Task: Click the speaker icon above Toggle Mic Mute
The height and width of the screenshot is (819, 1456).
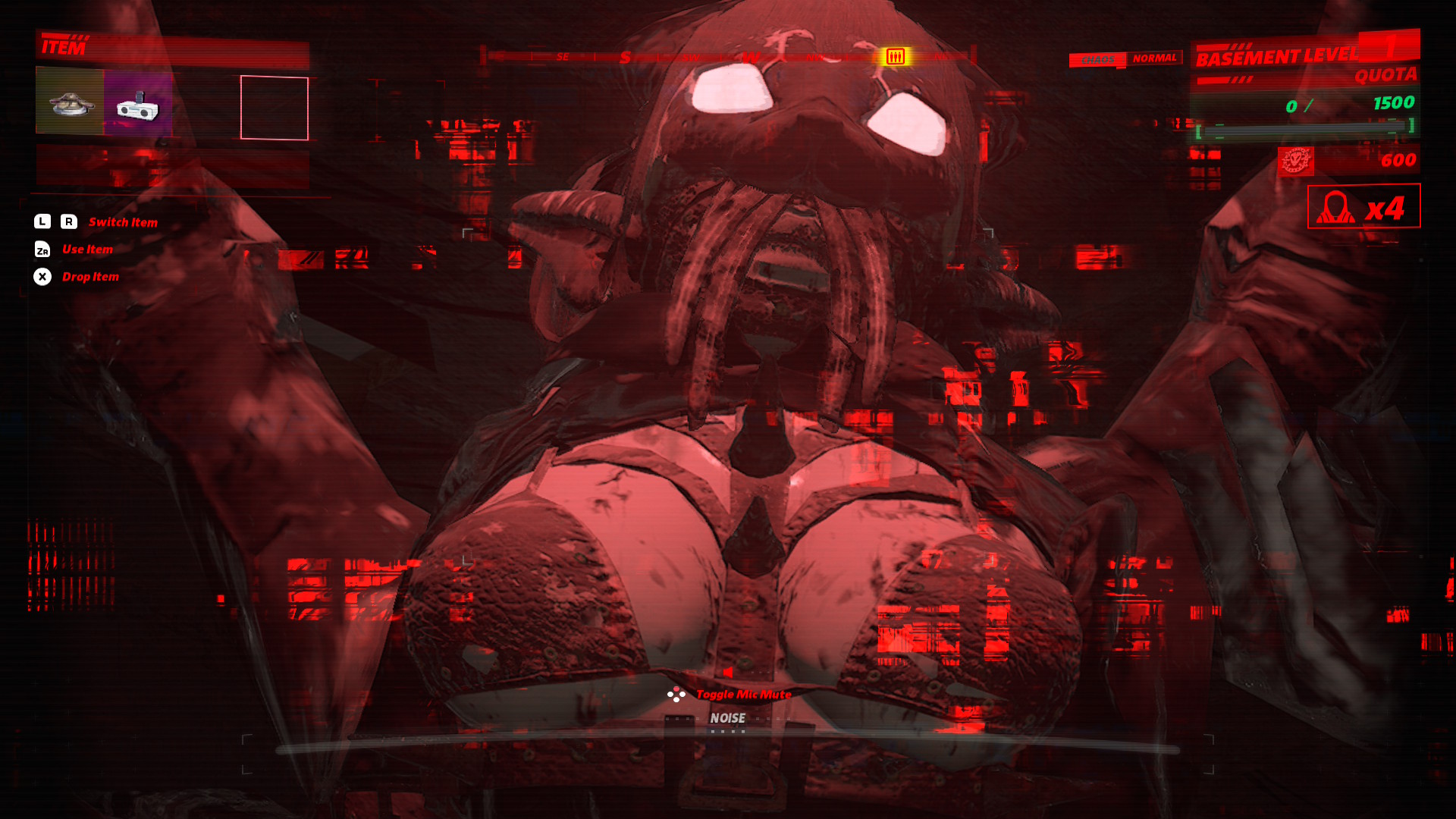Action: click(x=727, y=672)
